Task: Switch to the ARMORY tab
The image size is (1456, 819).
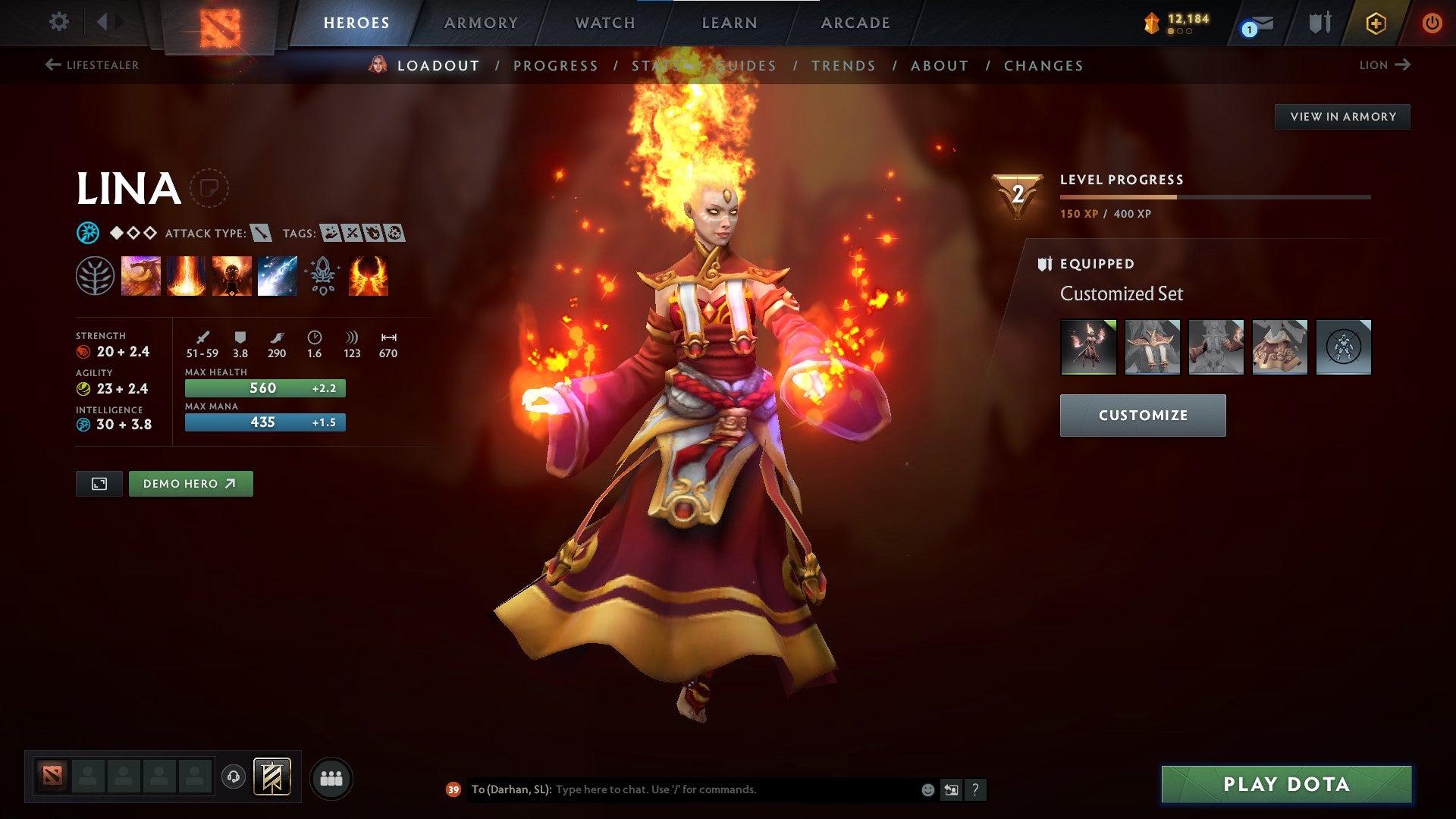Action: (481, 22)
